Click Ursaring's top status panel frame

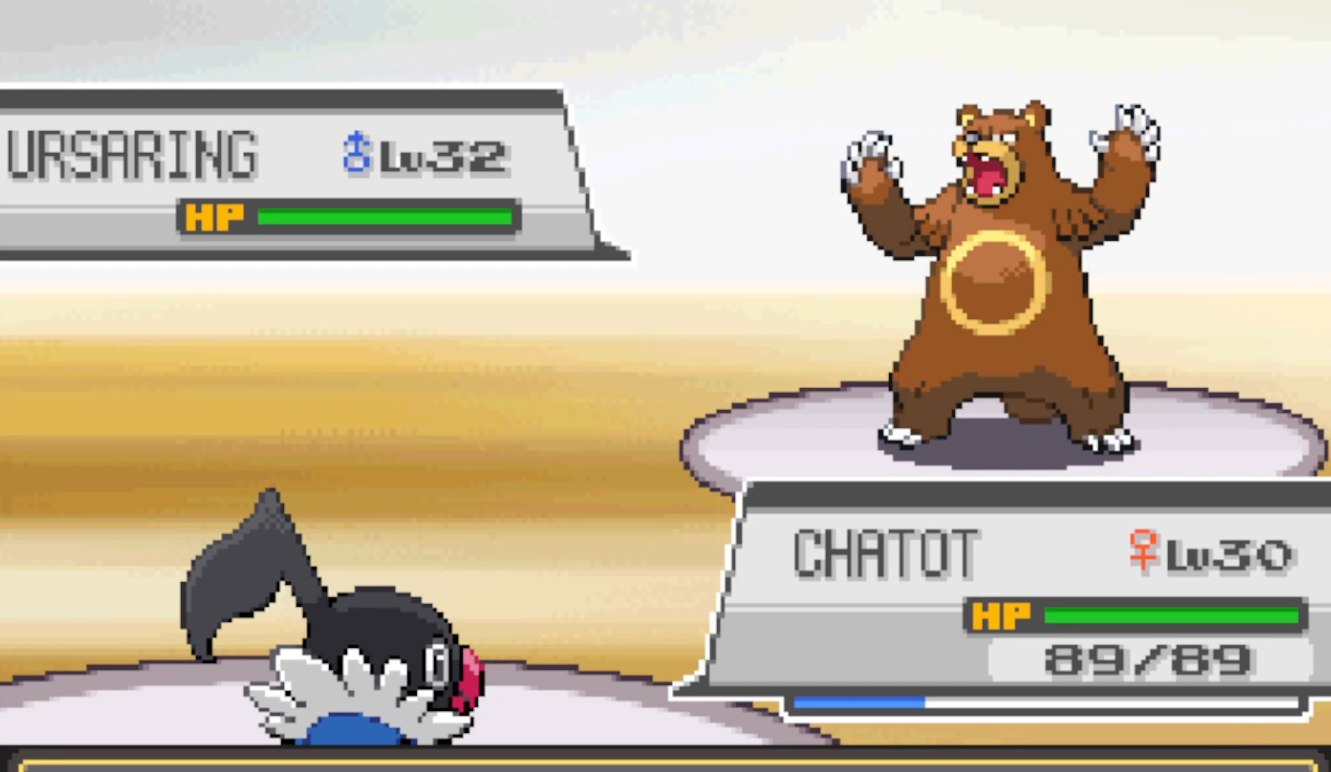pos(300,95)
